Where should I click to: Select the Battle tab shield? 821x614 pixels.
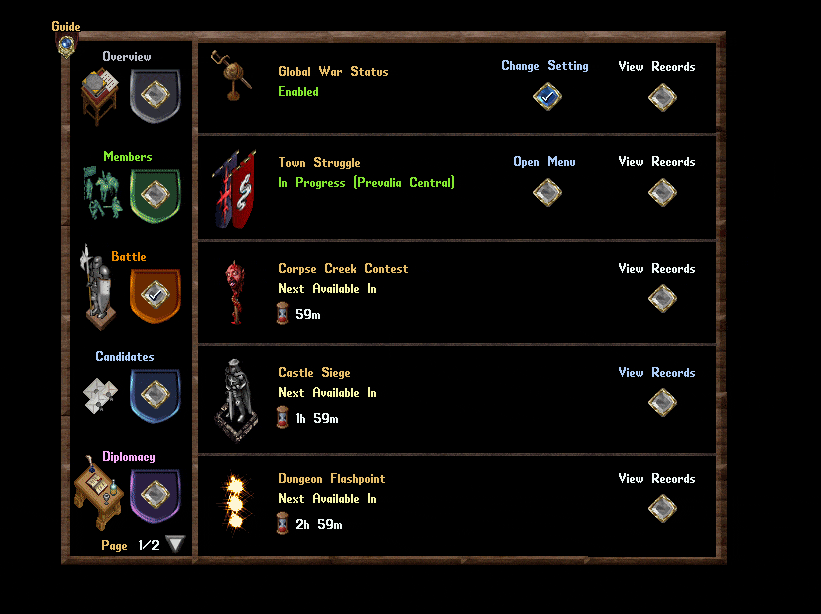click(x=155, y=294)
